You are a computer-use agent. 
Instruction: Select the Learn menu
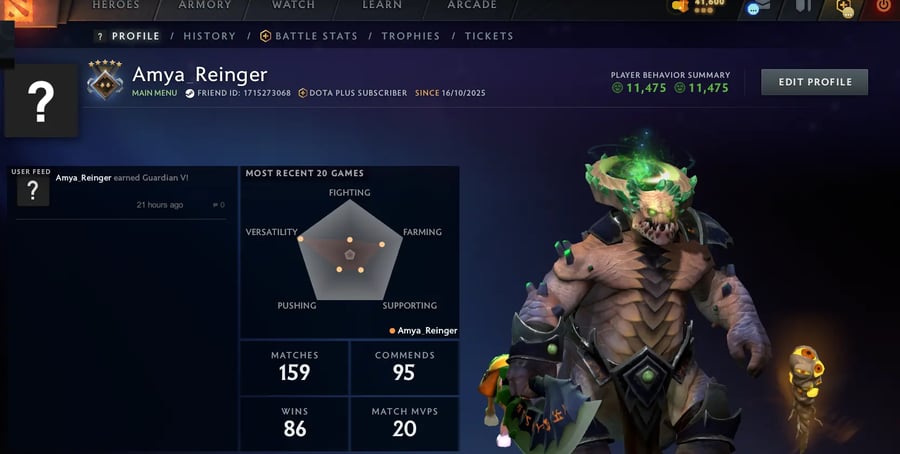pos(382,5)
